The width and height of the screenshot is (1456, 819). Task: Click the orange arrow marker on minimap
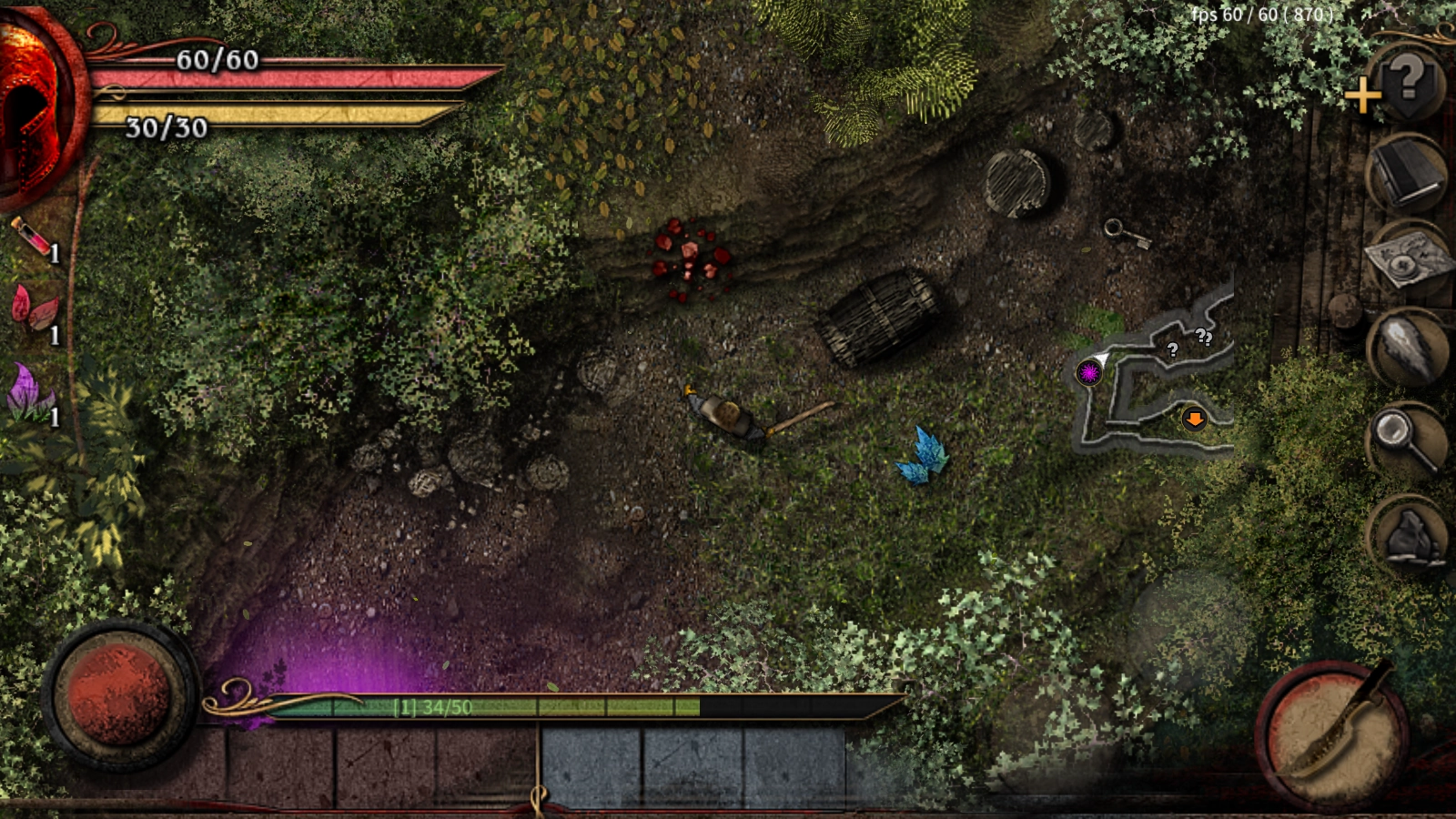pyautogui.click(x=1194, y=419)
